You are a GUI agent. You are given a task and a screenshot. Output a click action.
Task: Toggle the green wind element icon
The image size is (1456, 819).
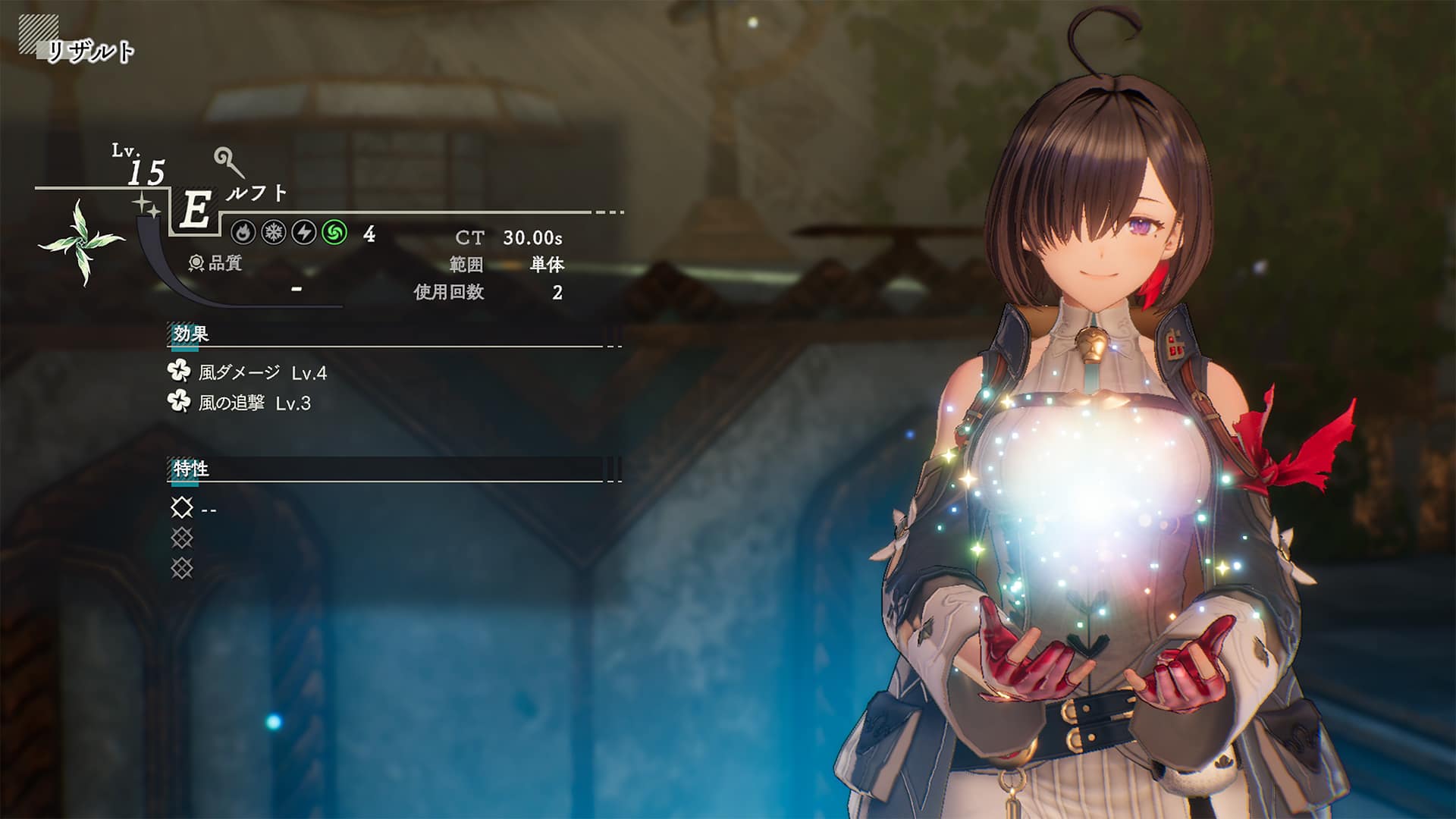[334, 234]
